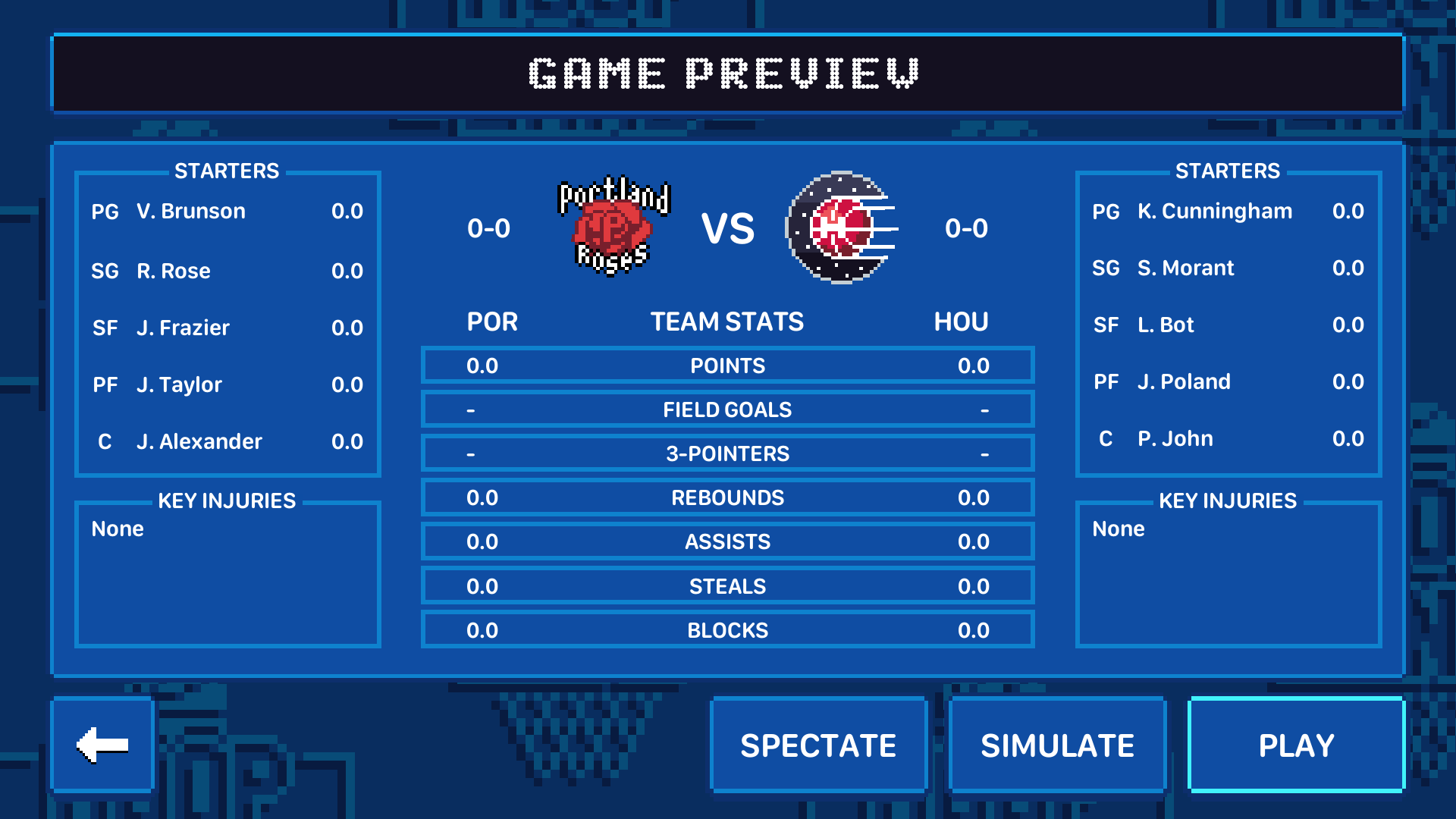Click the REBOUNDS stat row
This screenshot has height=819, width=1456.
click(727, 497)
